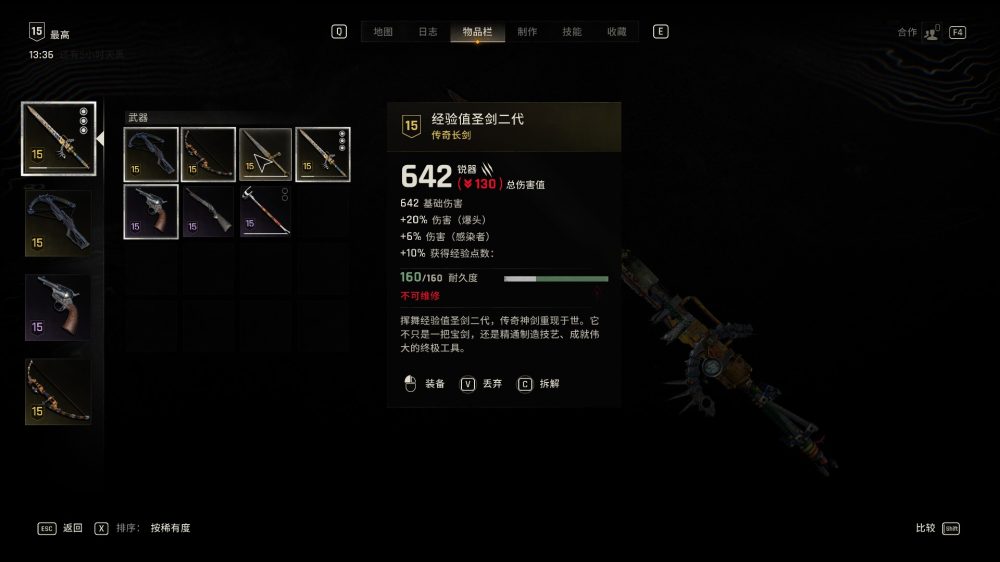Choose the bow in the 武器 grid
The image size is (1000, 562).
[x=208, y=154]
